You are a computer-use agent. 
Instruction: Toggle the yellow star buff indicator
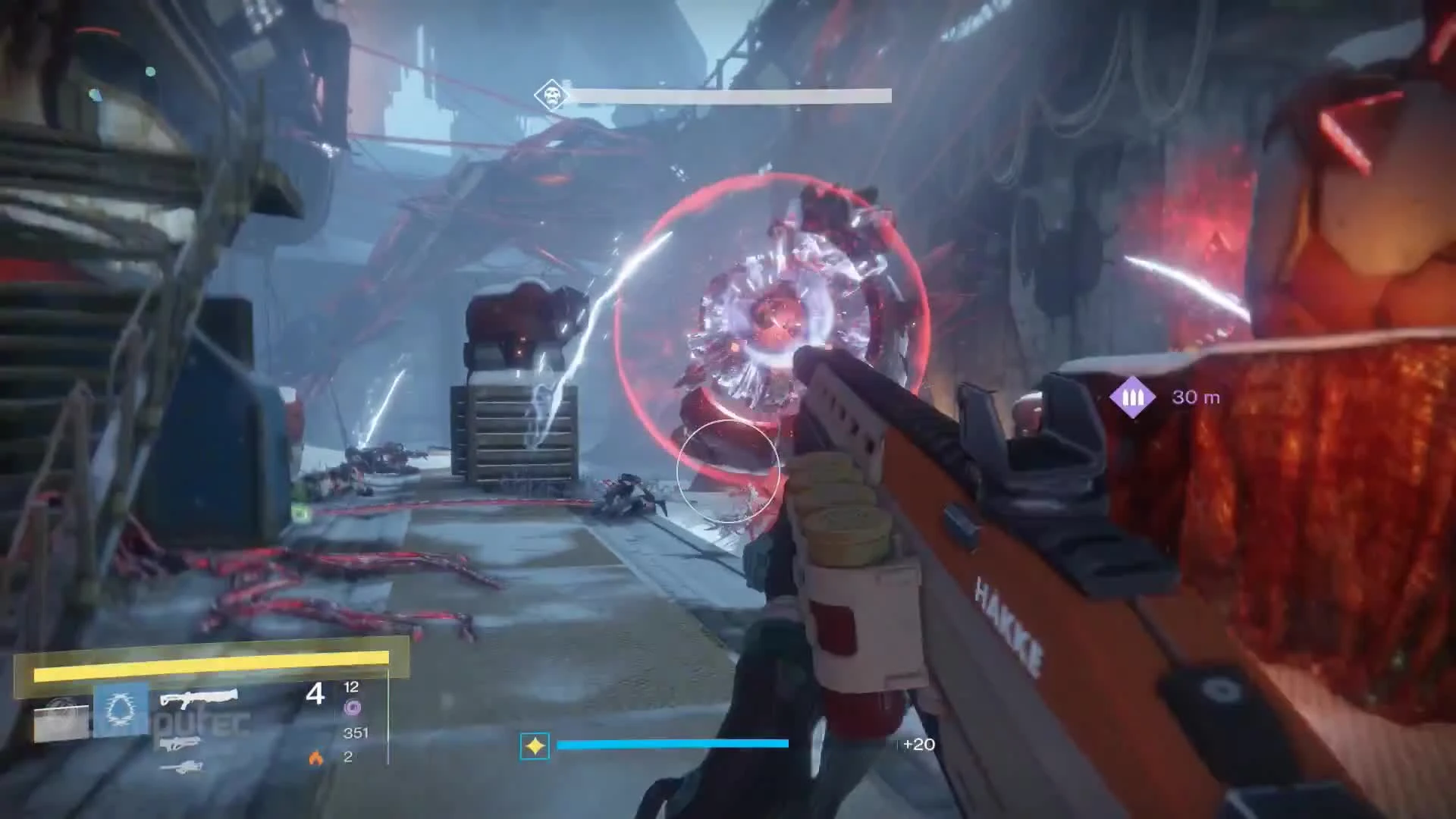(534, 745)
